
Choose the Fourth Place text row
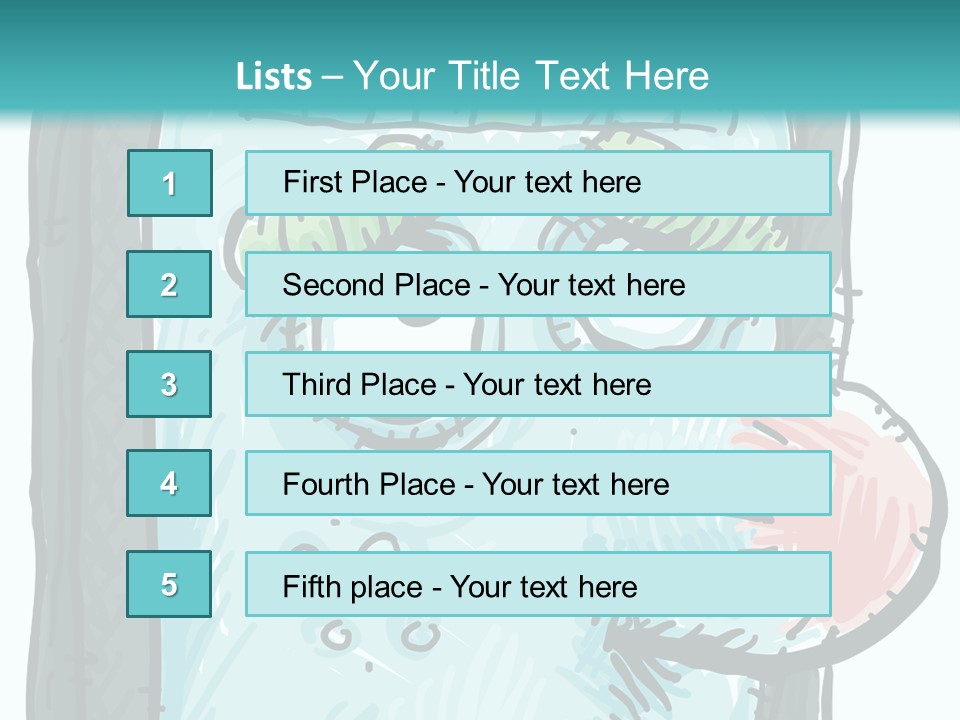(538, 483)
